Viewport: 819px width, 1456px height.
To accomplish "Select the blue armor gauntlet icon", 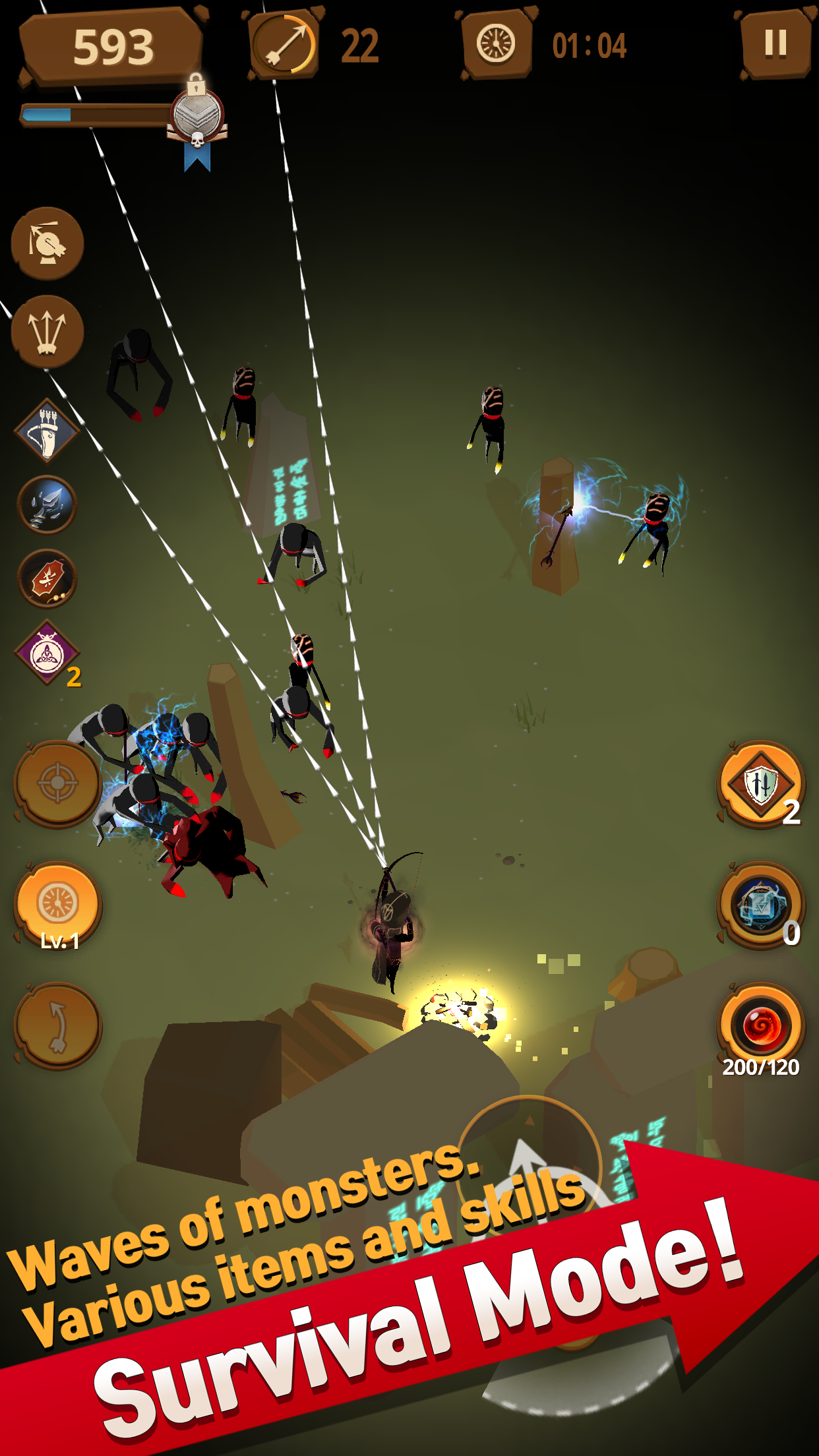I will (x=47, y=504).
